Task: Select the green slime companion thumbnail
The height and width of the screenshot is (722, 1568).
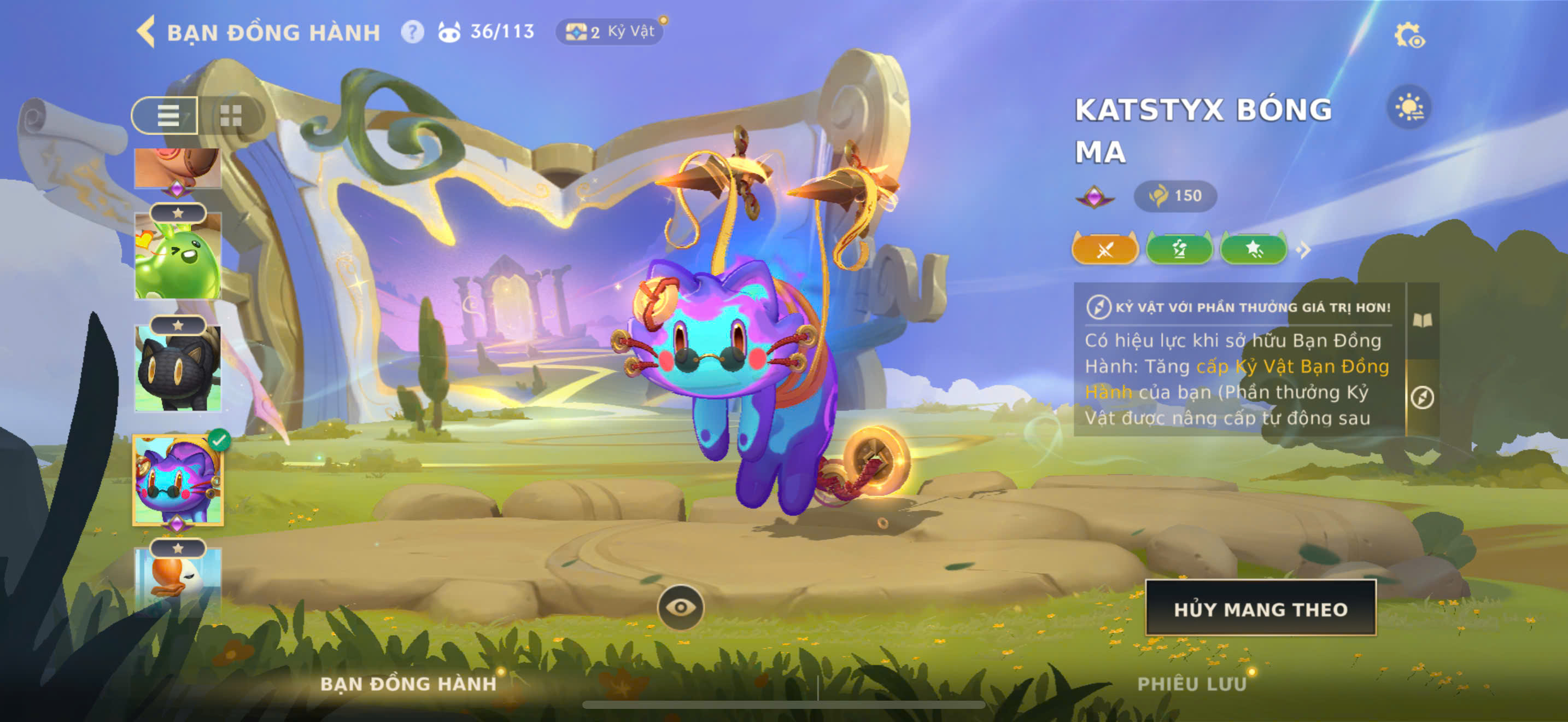Action: (178, 259)
